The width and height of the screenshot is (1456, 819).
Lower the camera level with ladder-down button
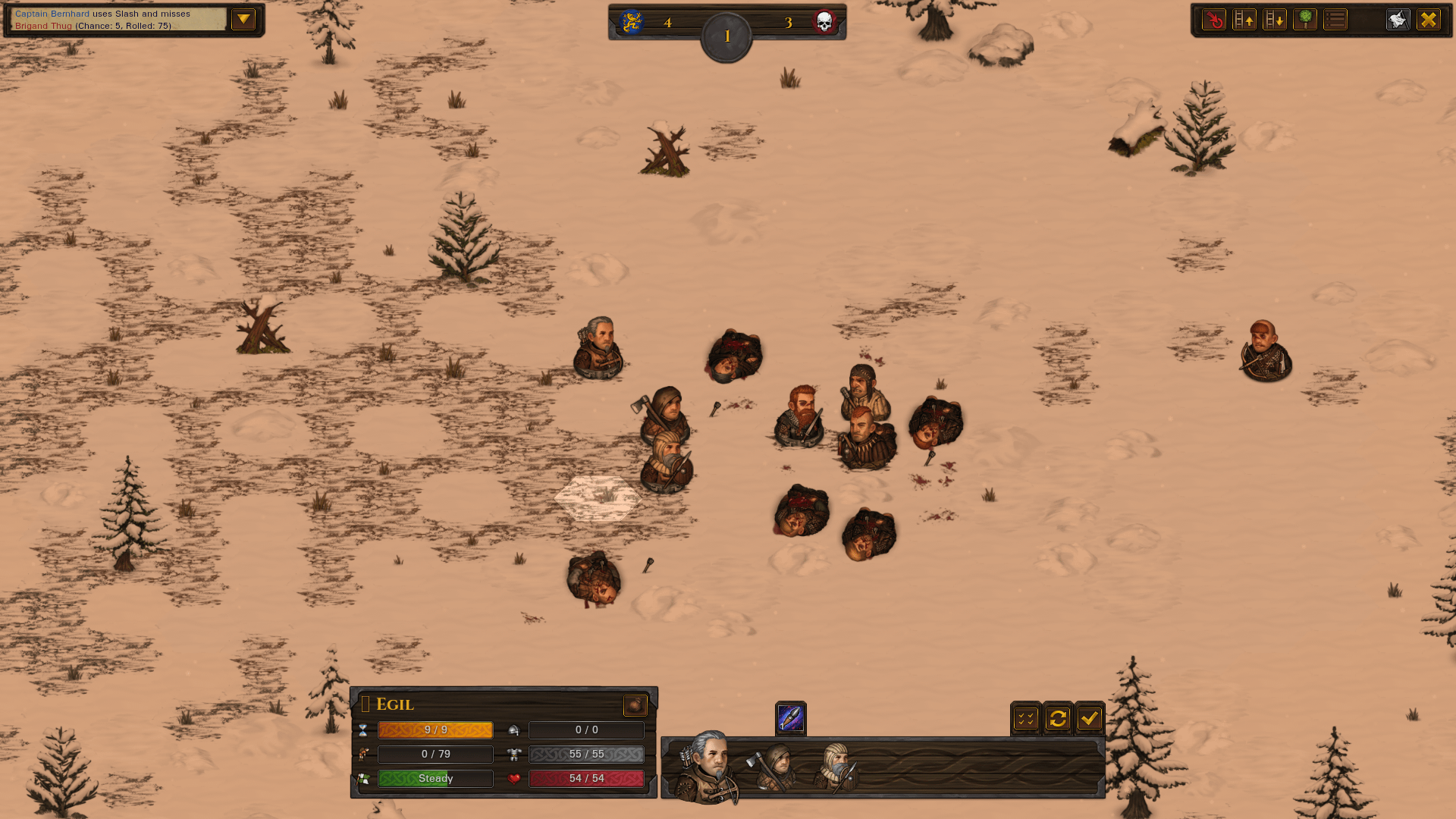tap(1275, 20)
